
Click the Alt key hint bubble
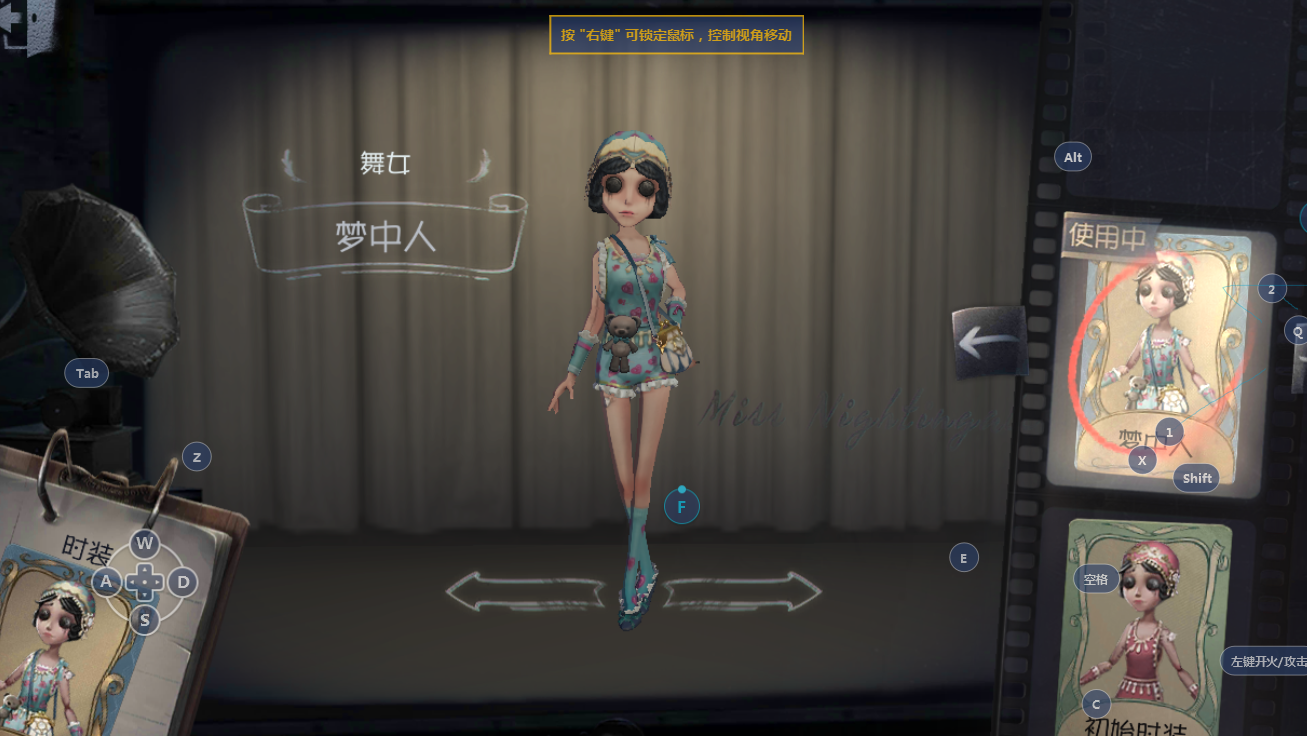point(1072,156)
